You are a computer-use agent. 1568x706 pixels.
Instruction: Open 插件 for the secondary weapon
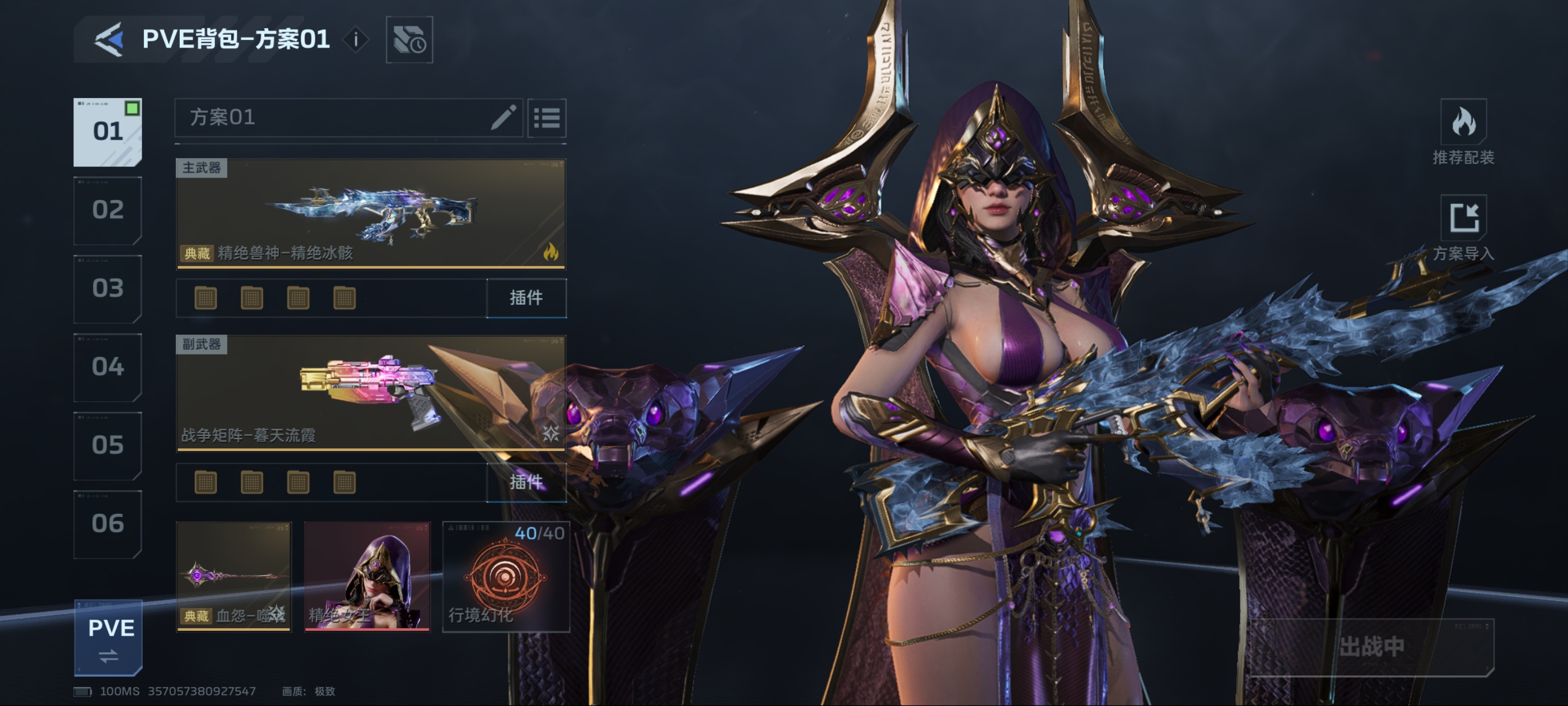526,482
